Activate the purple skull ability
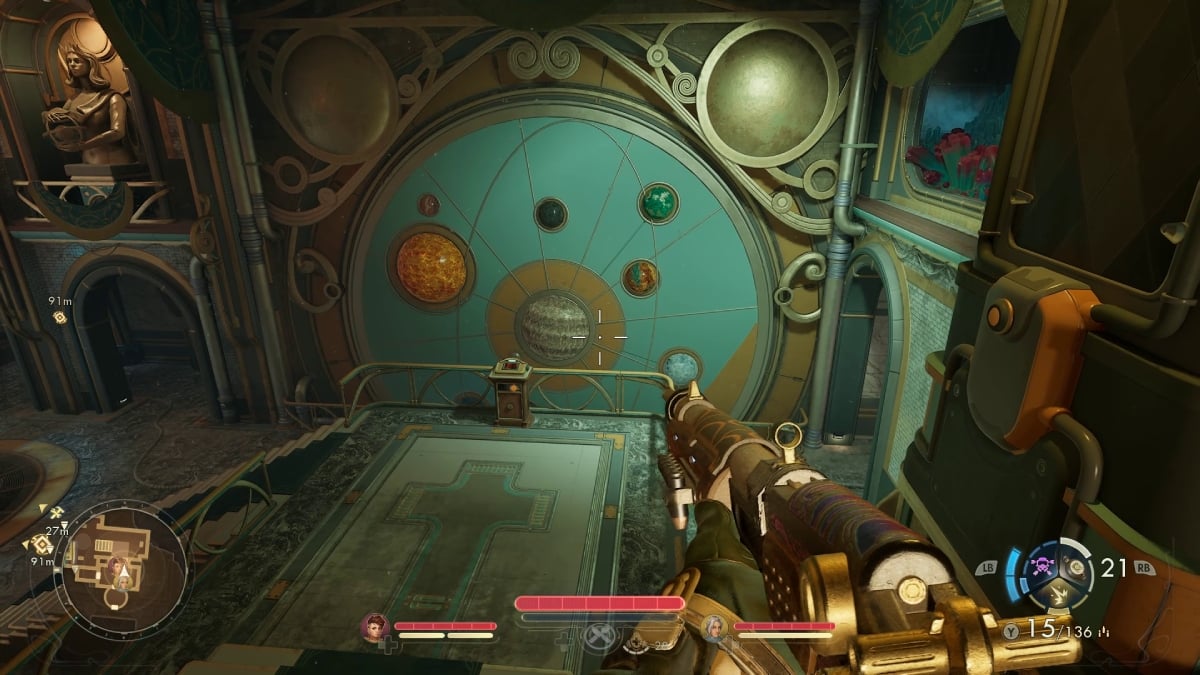1200x675 pixels. pyautogui.click(x=1044, y=564)
